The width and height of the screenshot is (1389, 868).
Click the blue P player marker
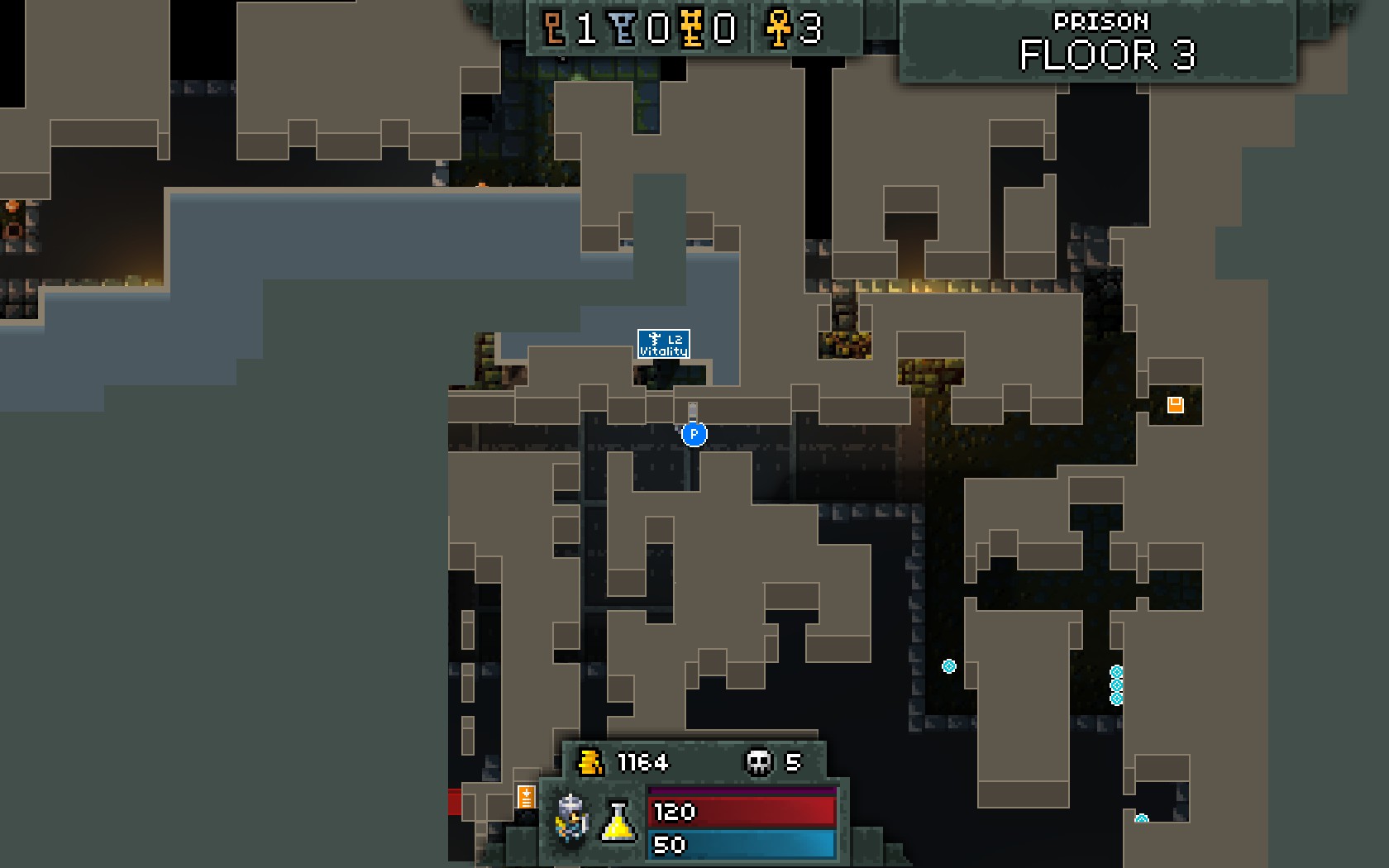(x=694, y=434)
